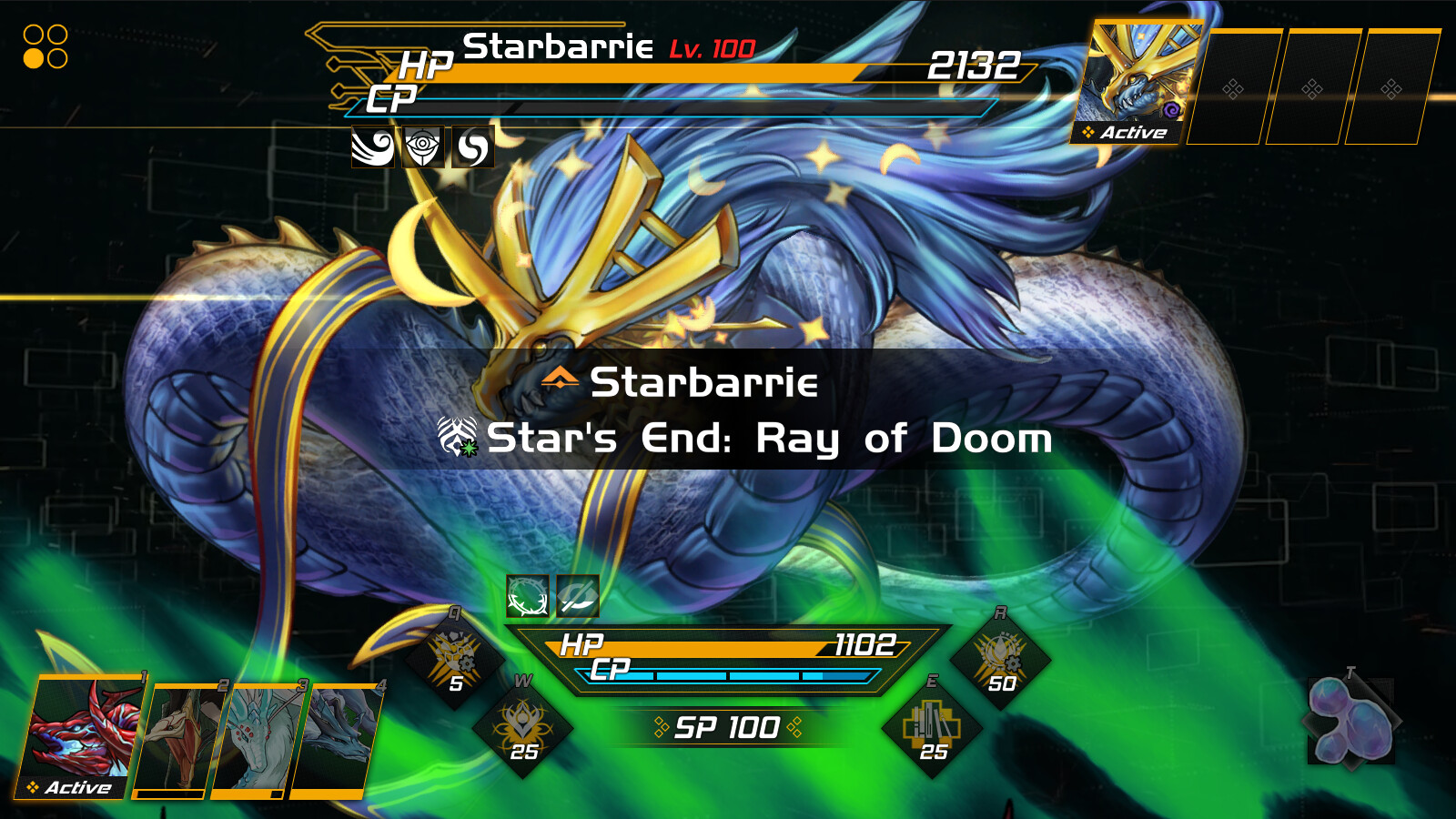Select the Q skill diamond icon
The image size is (1456, 819).
pos(455,656)
